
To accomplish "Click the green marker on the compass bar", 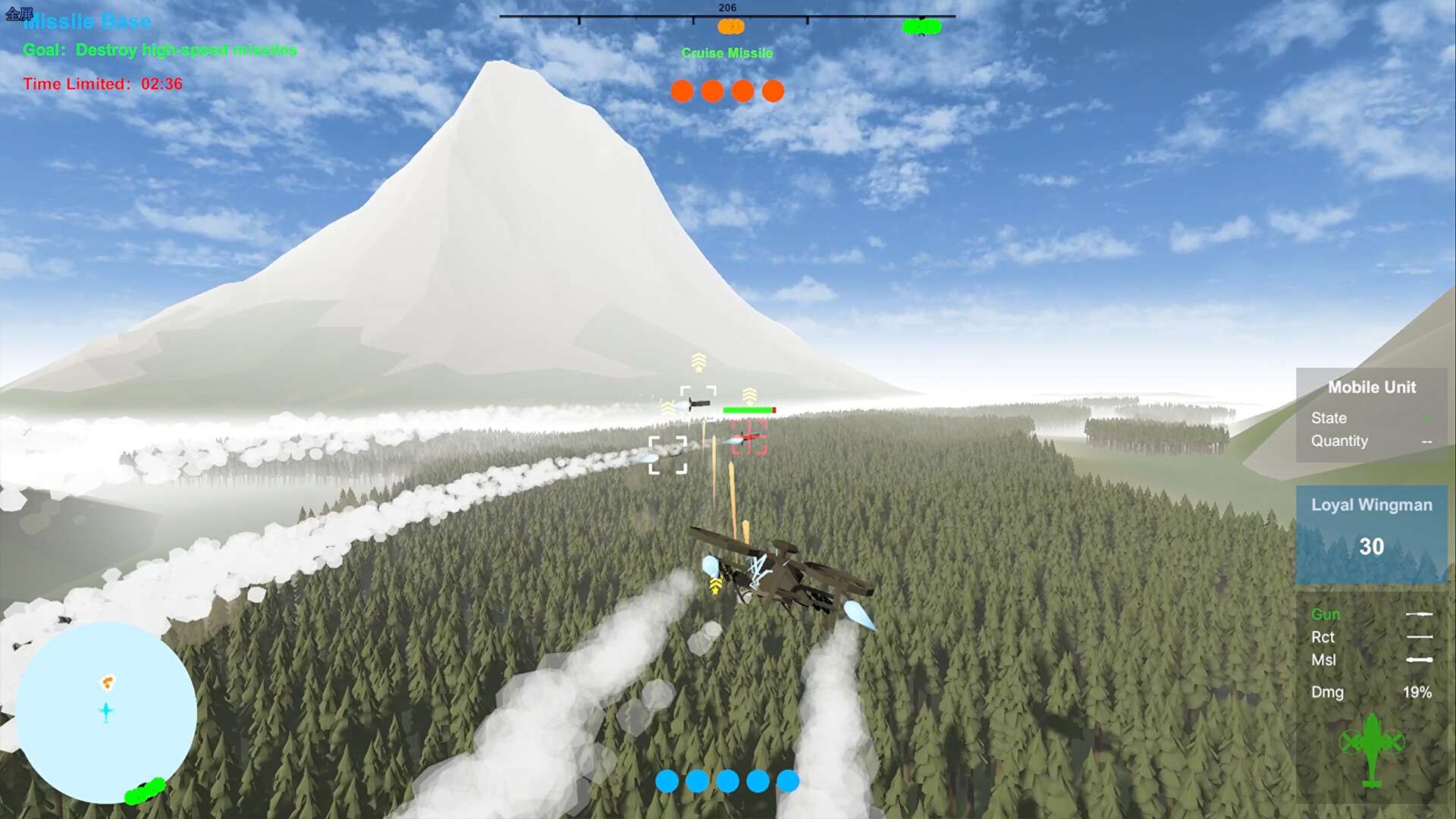I will tap(921, 27).
